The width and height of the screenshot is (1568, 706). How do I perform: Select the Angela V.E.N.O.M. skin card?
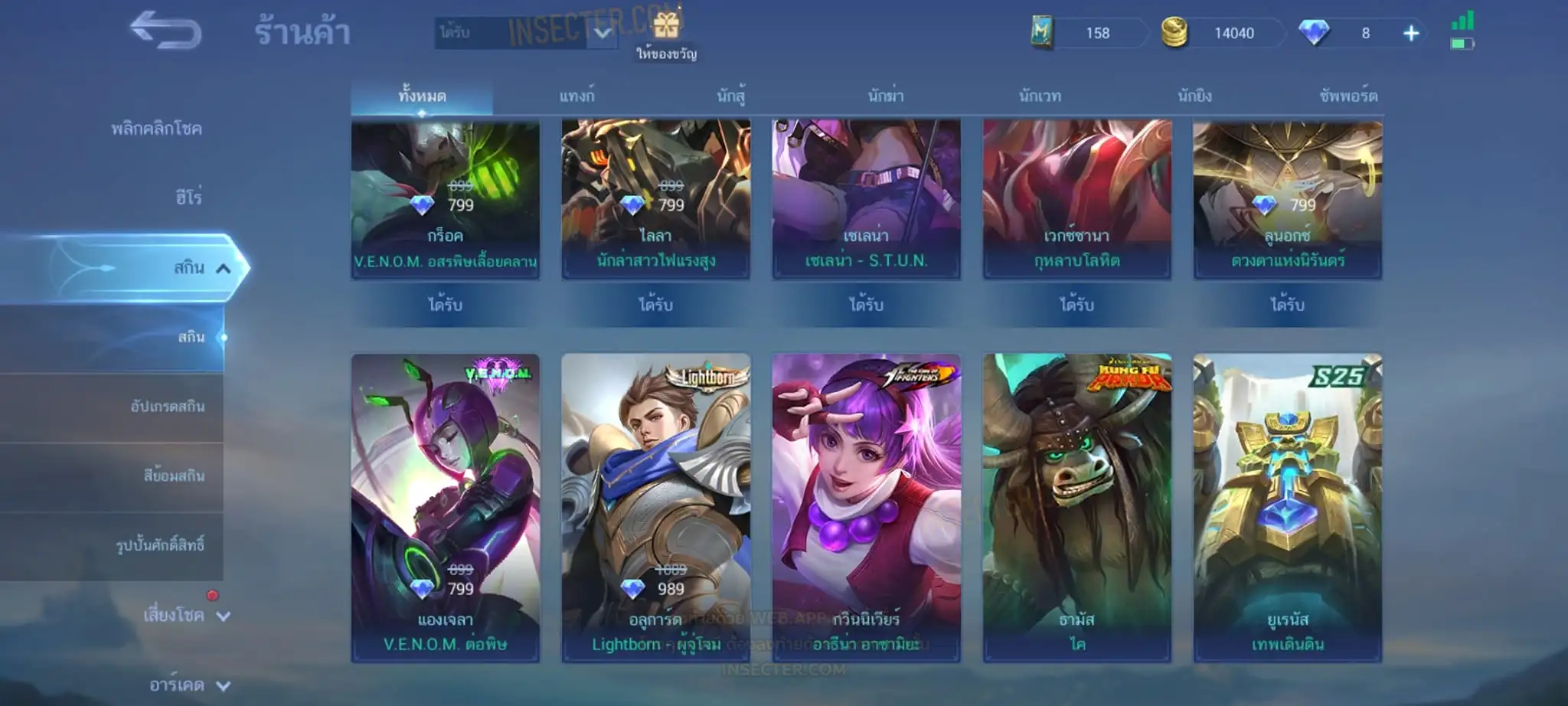[446, 508]
